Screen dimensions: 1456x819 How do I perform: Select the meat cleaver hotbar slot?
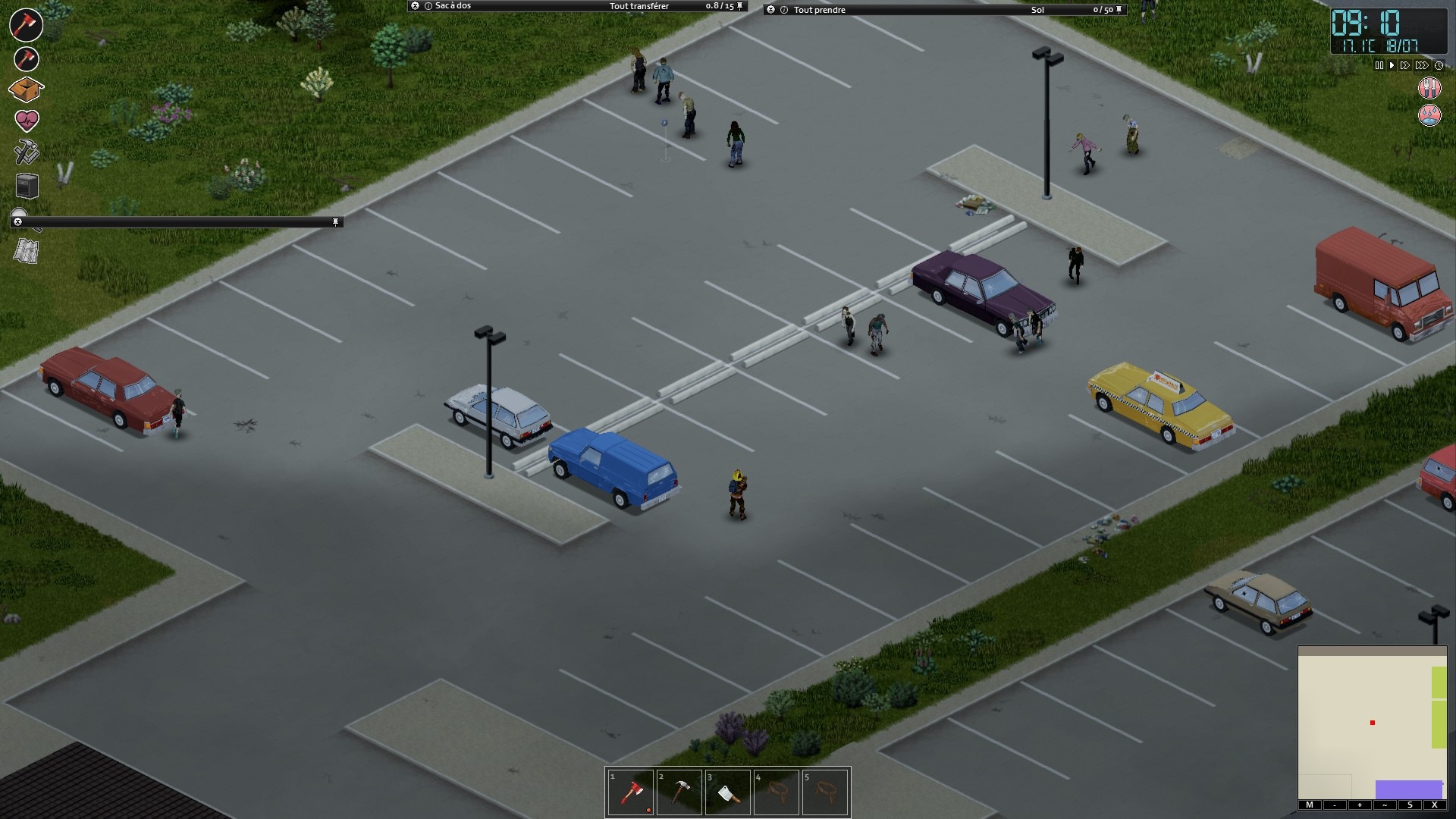point(728,793)
